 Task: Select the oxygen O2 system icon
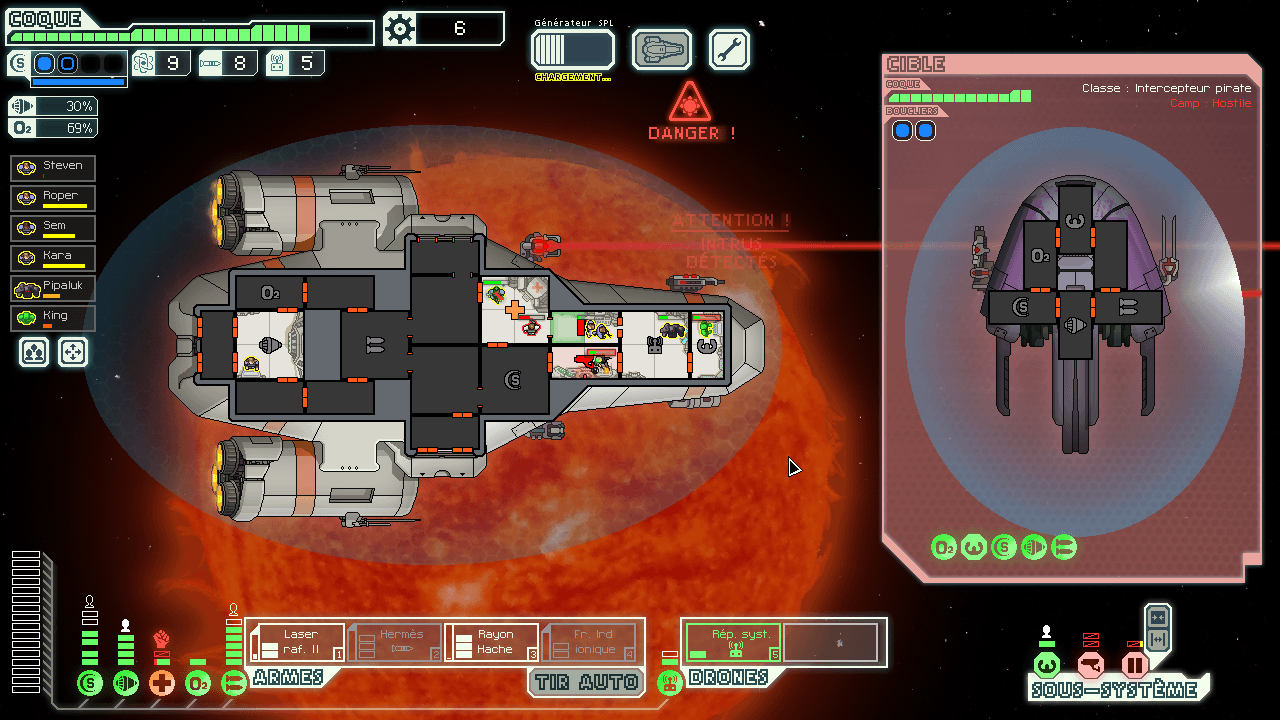pyautogui.click(x=198, y=684)
